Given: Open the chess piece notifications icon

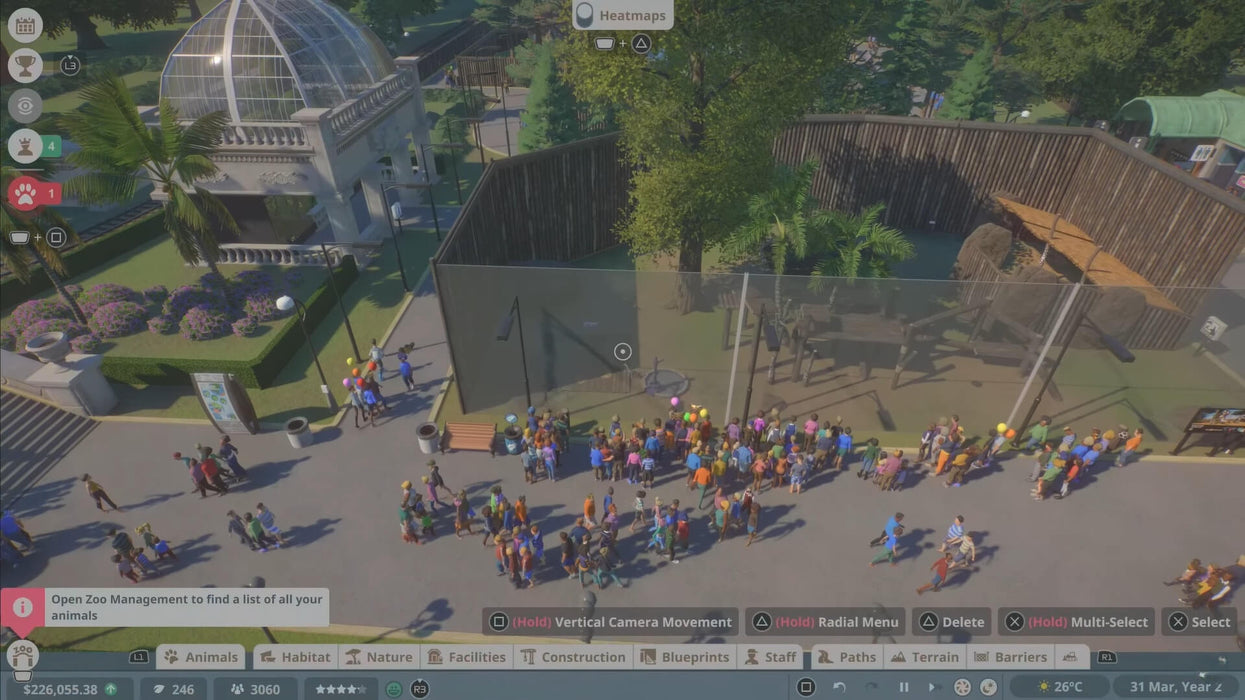Looking at the screenshot, I should [25, 146].
